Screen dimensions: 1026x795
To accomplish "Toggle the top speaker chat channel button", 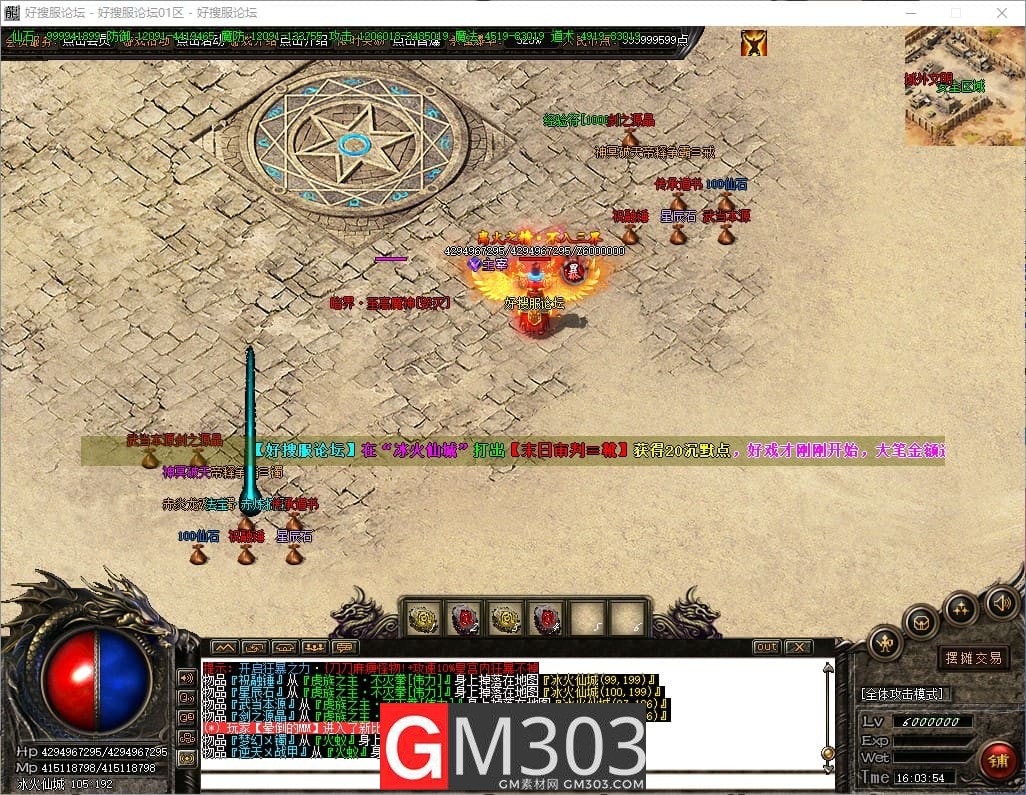I will point(186,676).
